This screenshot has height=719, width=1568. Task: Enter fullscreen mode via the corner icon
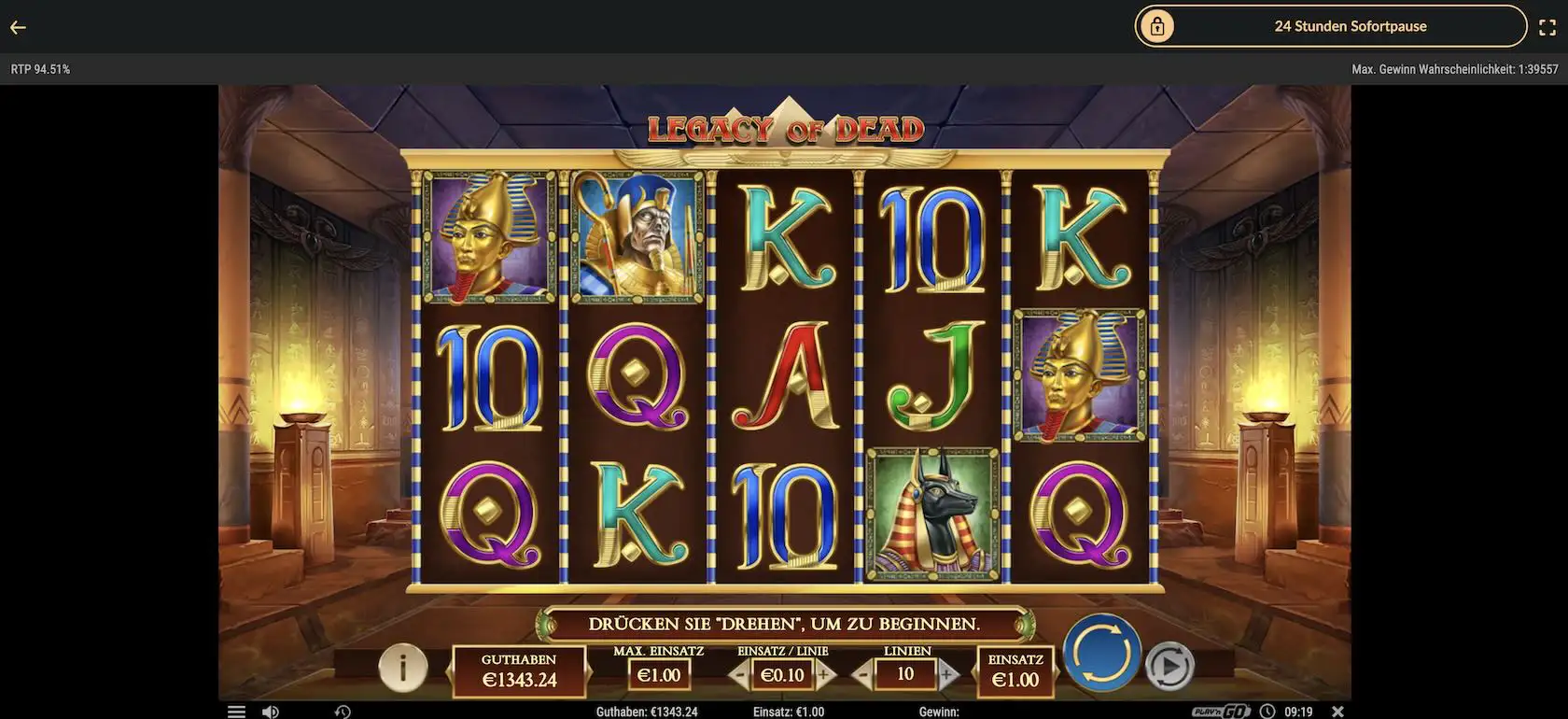(1547, 25)
